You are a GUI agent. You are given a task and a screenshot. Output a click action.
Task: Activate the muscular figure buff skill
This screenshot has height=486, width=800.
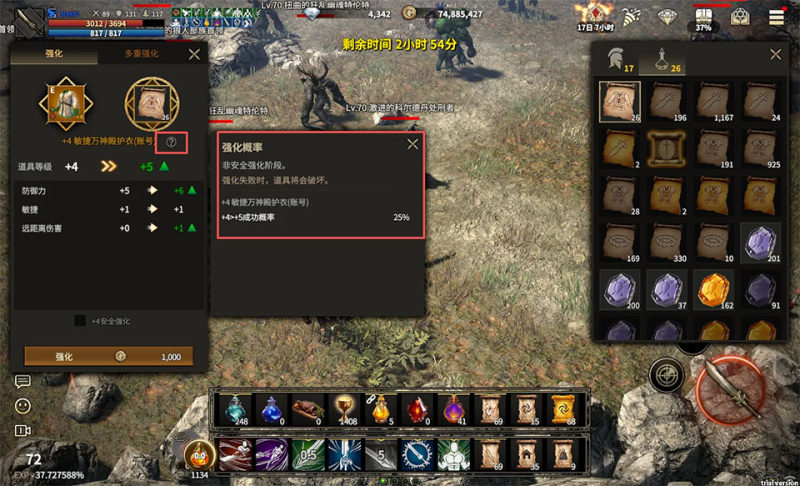[453, 455]
